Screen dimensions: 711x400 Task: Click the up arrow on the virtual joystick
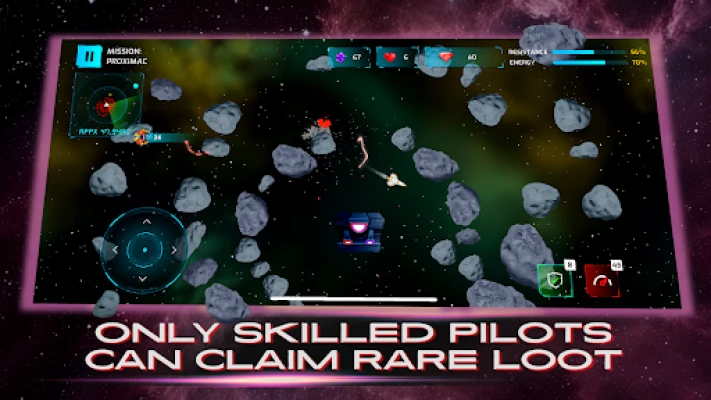(x=145, y=220)
